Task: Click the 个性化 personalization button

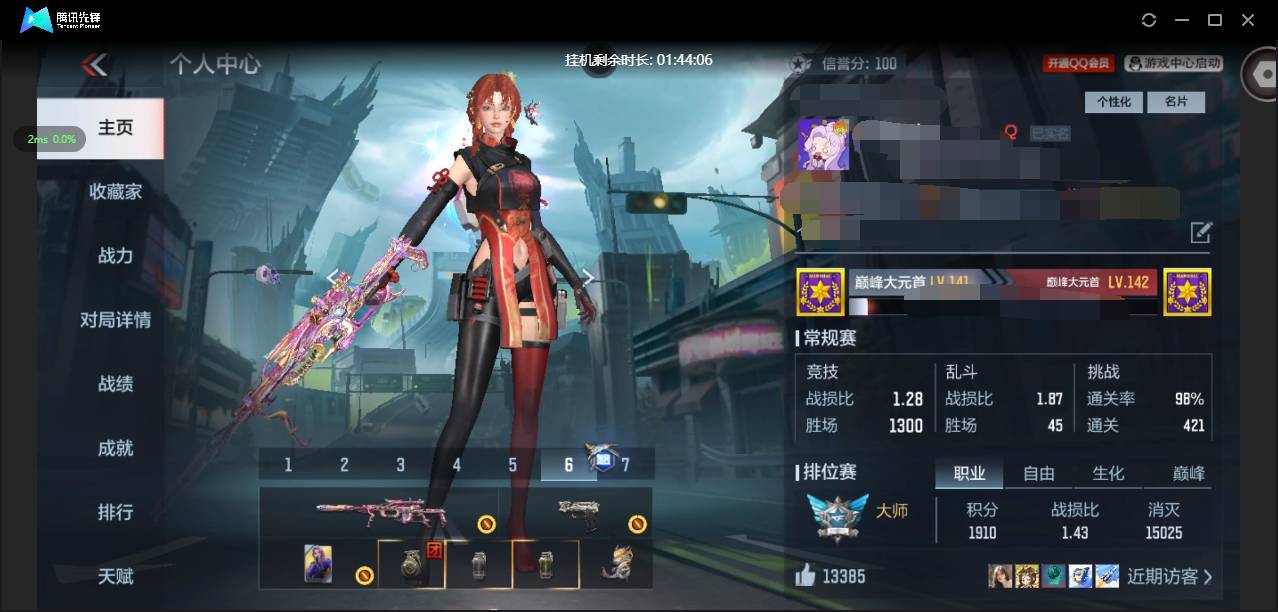Action: (x=1113, y=102)
